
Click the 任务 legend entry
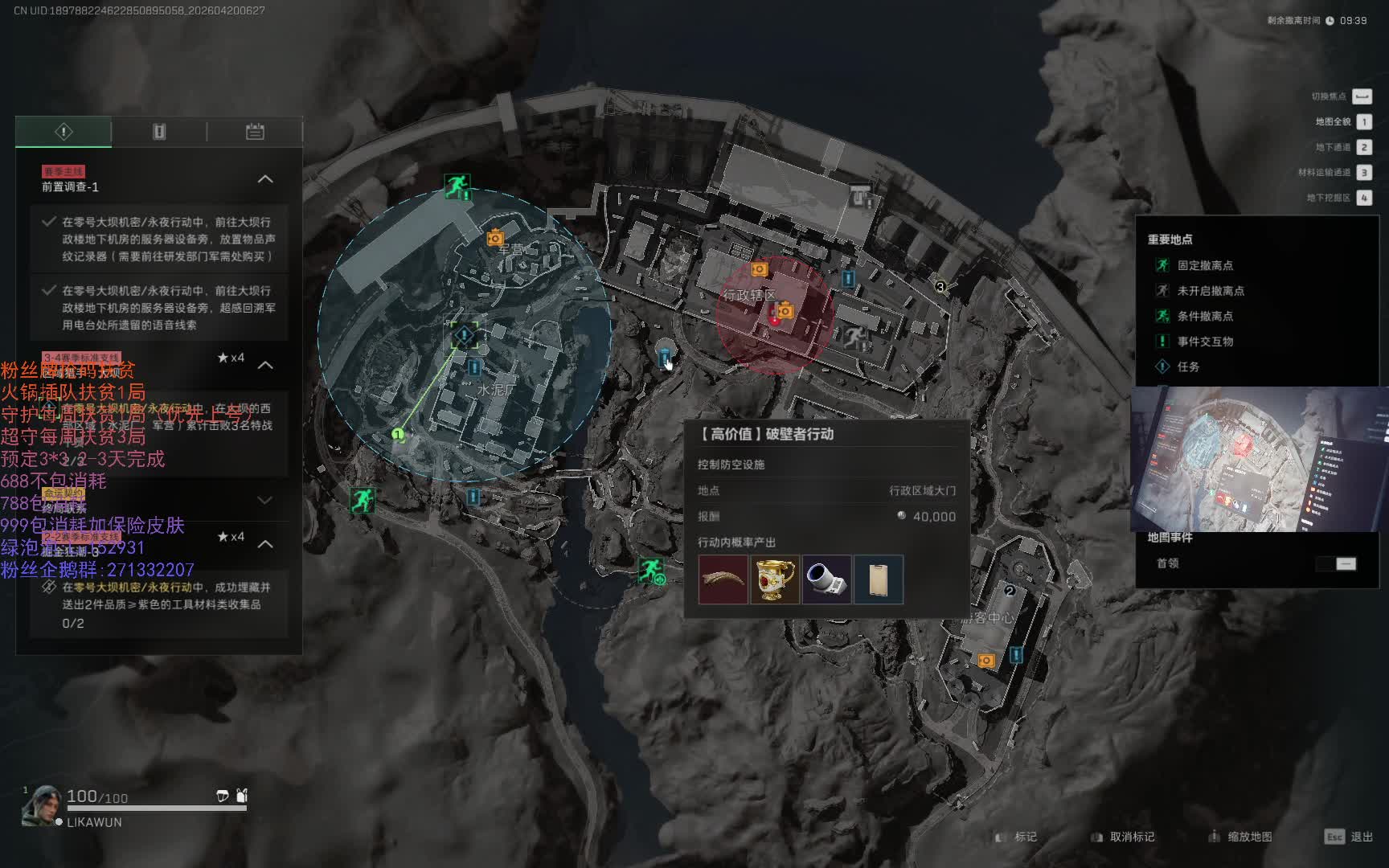(x=1187, y=366)
